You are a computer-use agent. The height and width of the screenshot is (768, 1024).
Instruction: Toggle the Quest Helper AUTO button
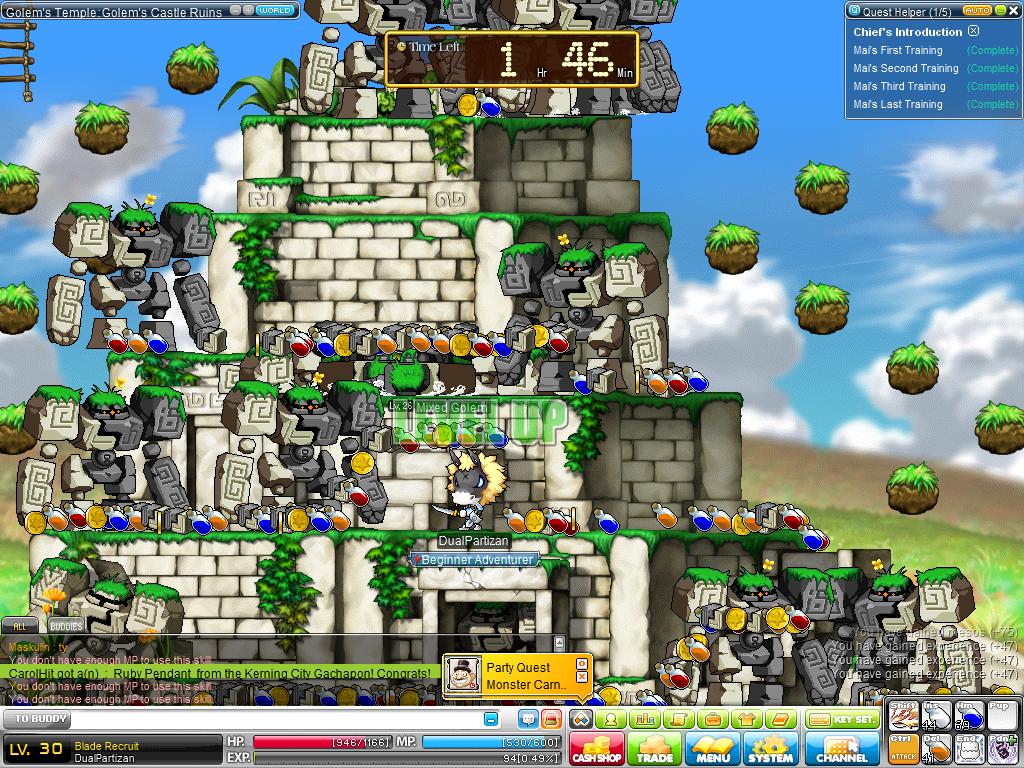pyautogui.click(x=977, y=10)
